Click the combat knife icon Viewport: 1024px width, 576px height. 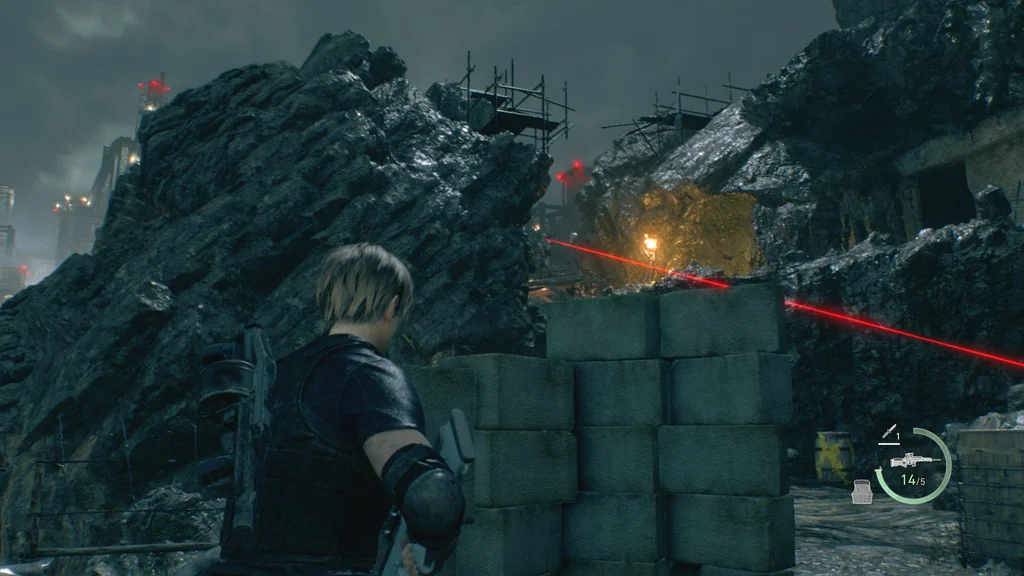[889, 430]
